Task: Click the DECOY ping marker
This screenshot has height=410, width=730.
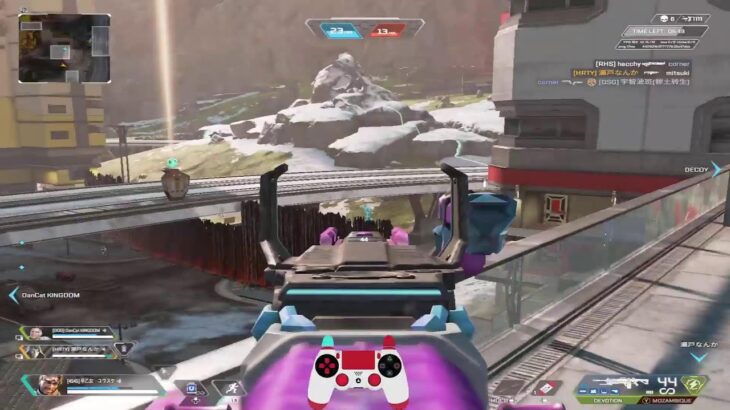Action: click(697, 169)
